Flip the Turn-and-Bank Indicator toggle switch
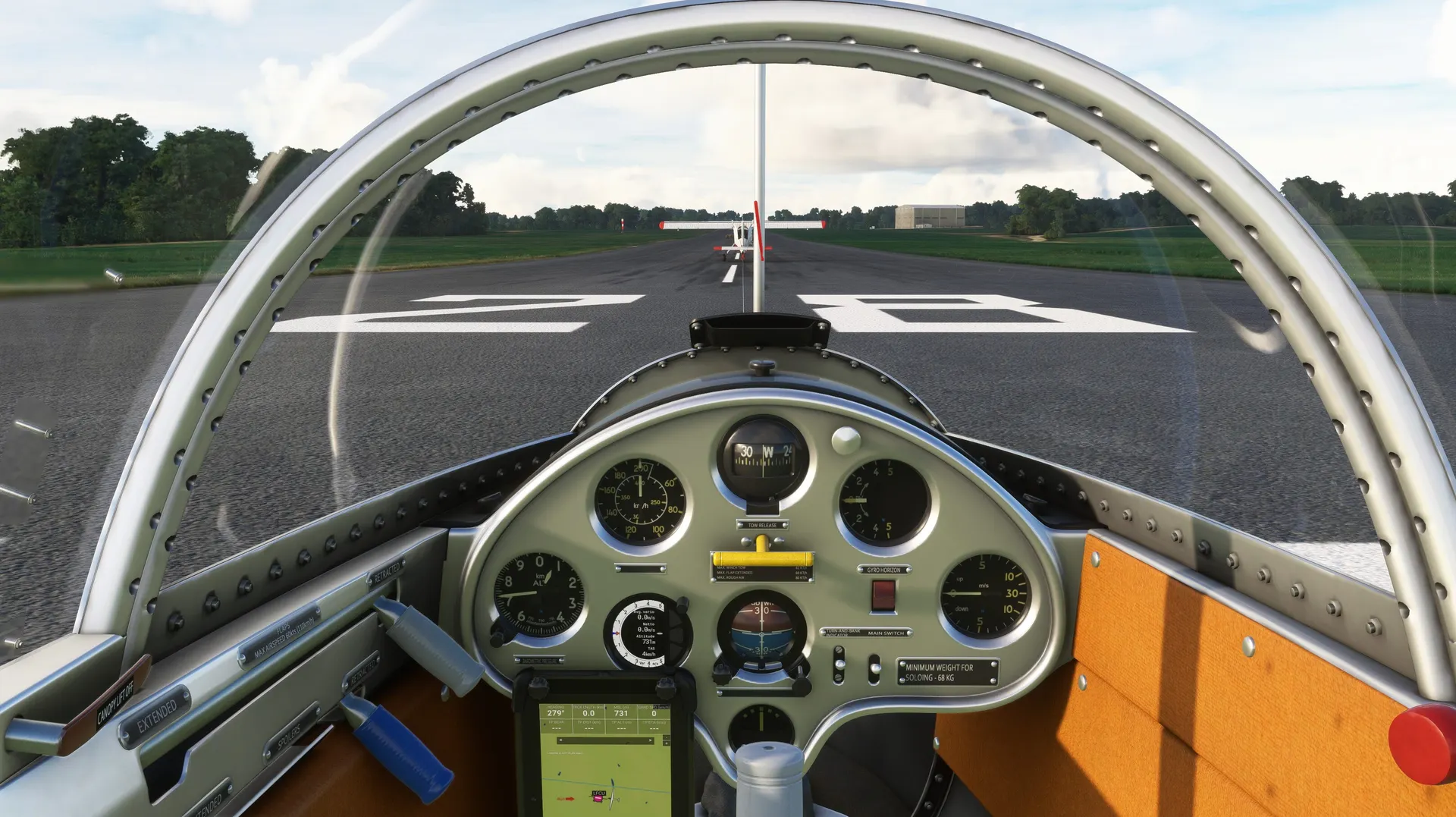 pos(839,665)
